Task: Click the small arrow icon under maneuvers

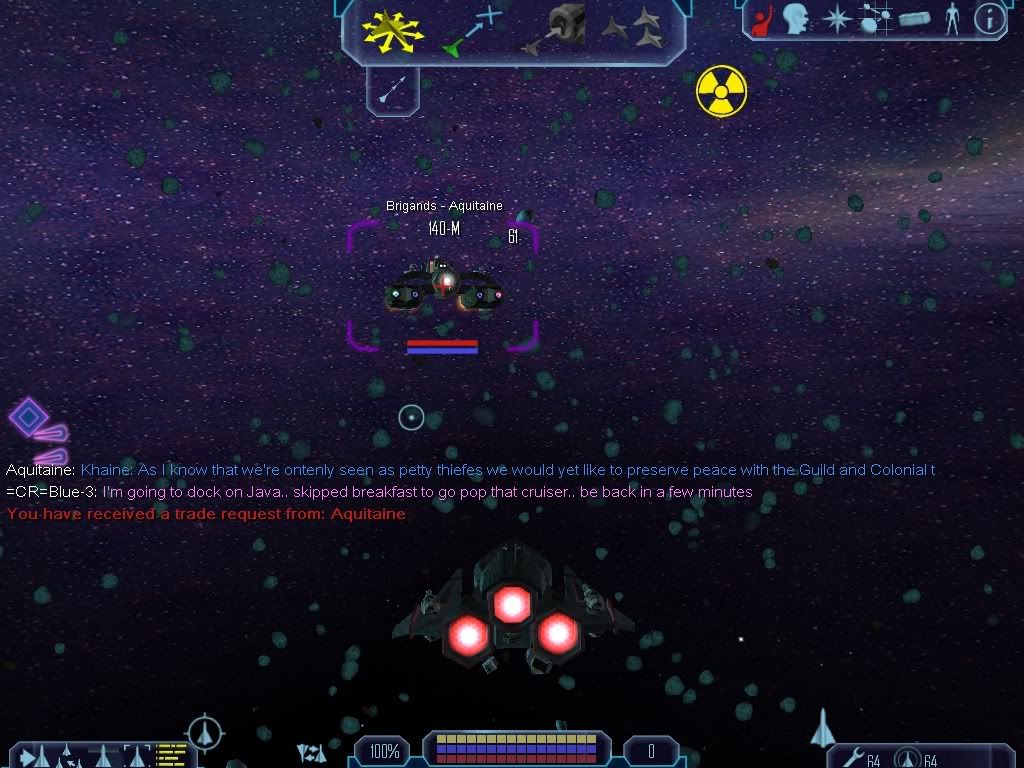Action: [x=392, y=92]
